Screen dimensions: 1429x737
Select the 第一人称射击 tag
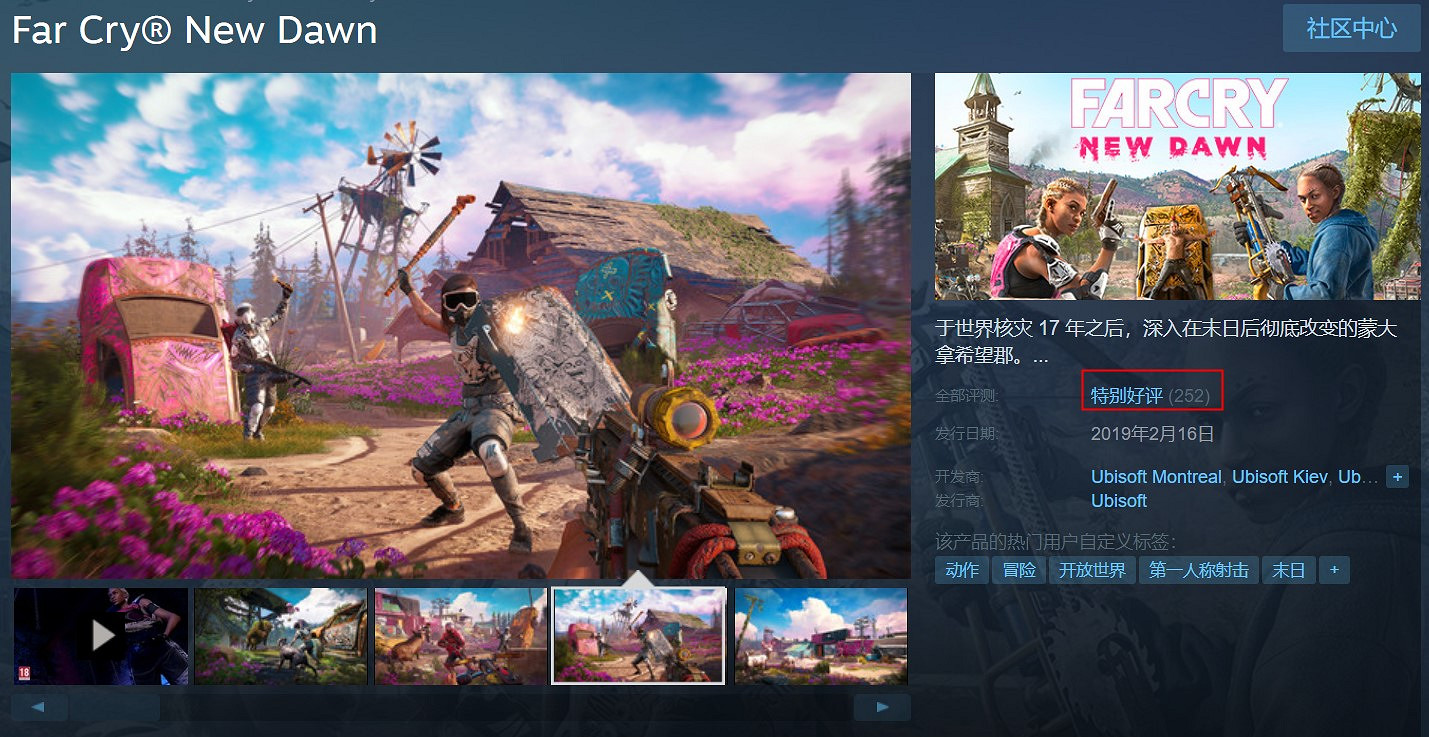coord(1198,569)
